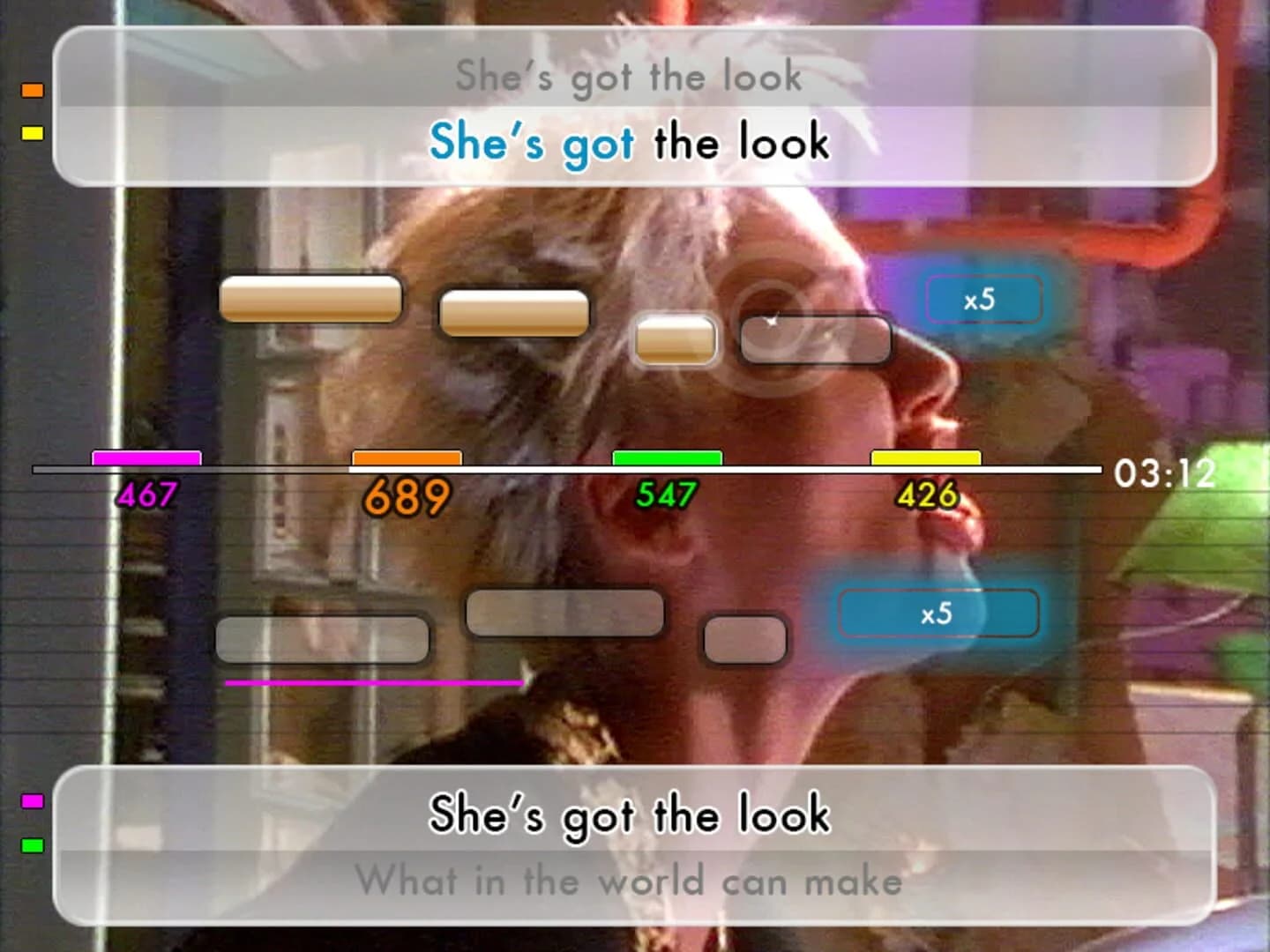
Task: Select the yellow score 426
Action: (926, 495)
